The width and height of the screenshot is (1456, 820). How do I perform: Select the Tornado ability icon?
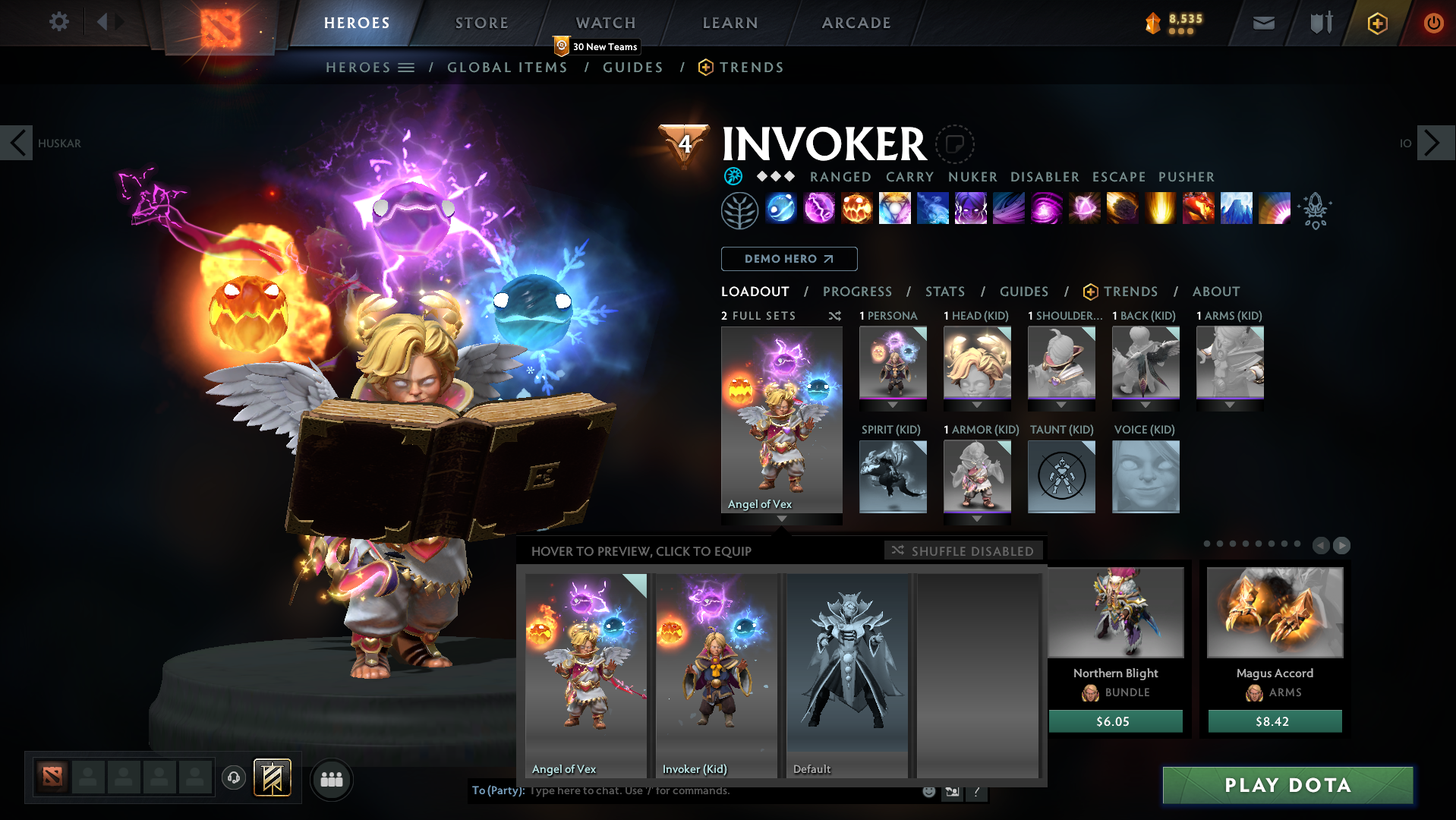coord(1008,210)
